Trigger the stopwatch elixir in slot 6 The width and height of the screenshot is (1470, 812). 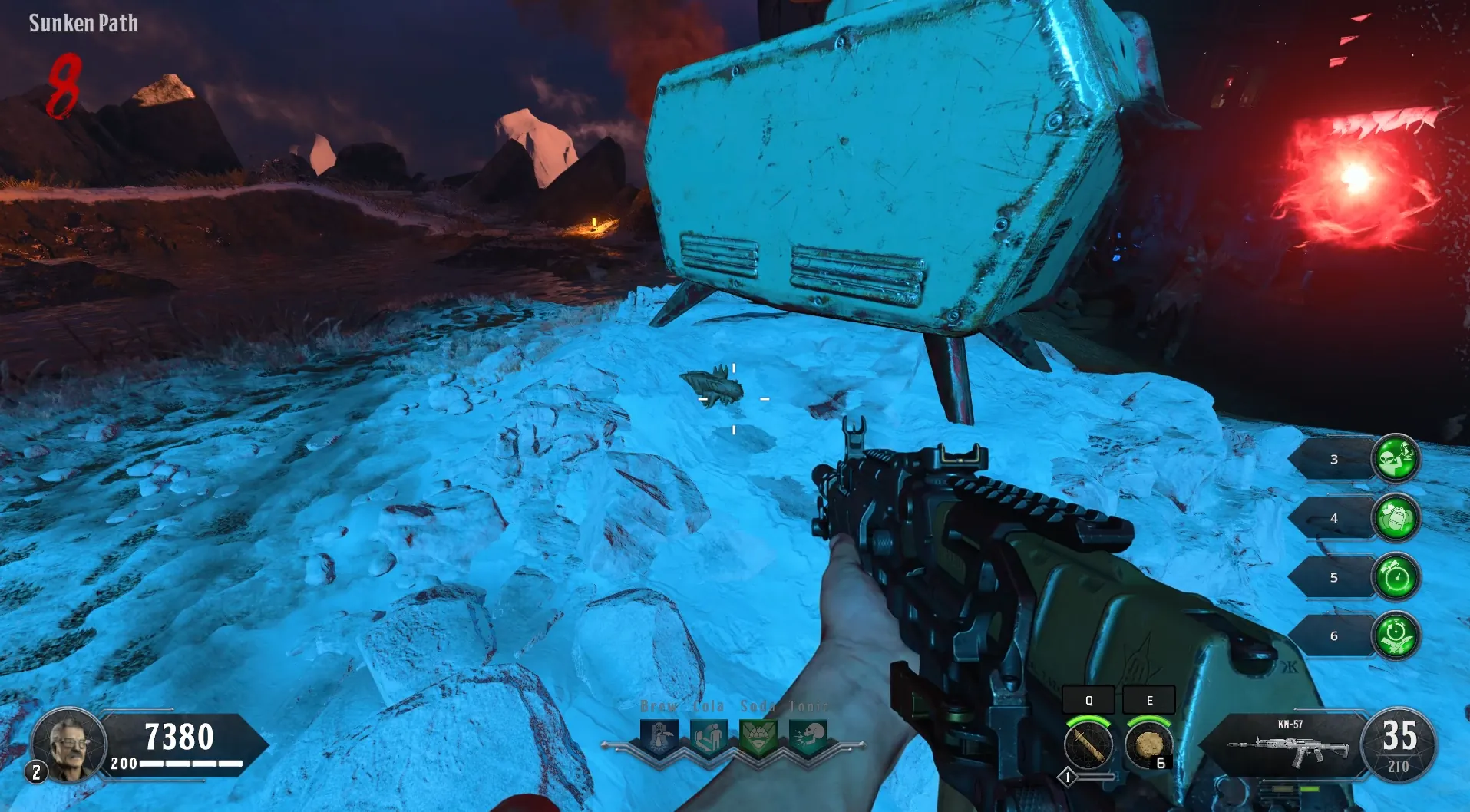point(1396,635)
